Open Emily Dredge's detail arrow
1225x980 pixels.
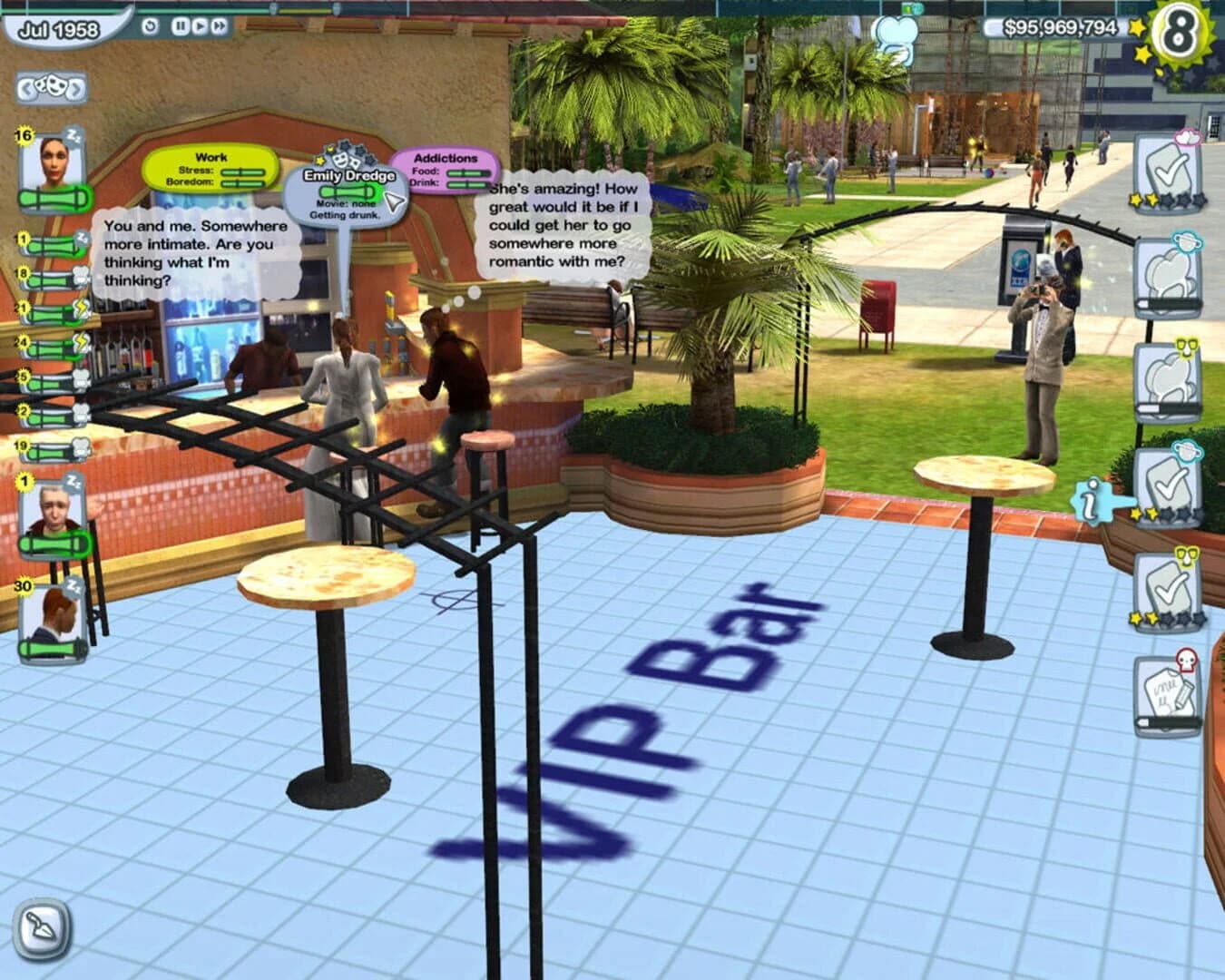(x=392, y=201)
